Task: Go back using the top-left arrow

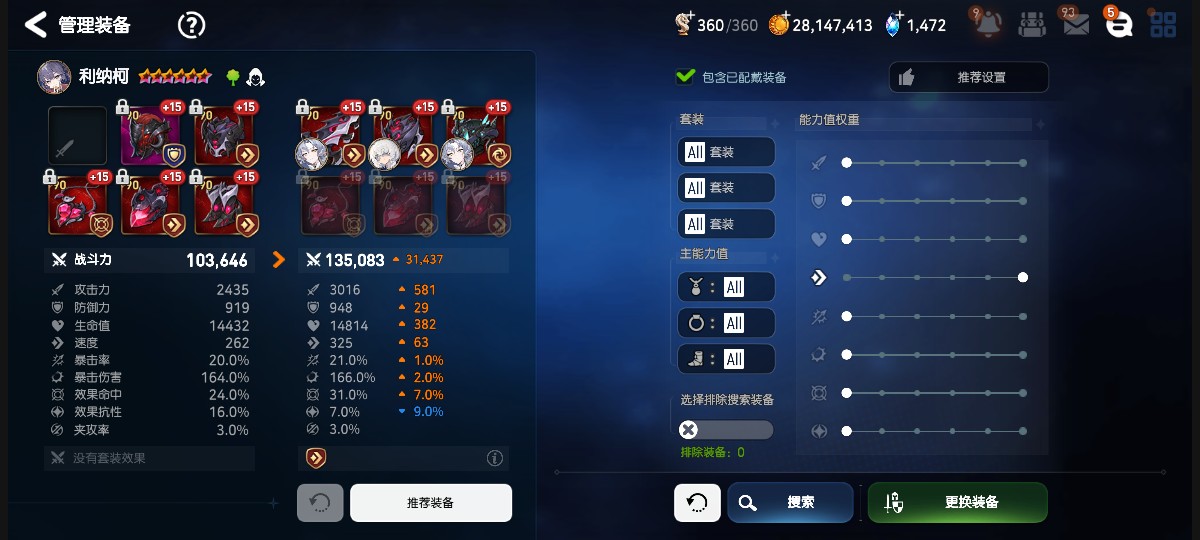Action: tap(36, 25)
